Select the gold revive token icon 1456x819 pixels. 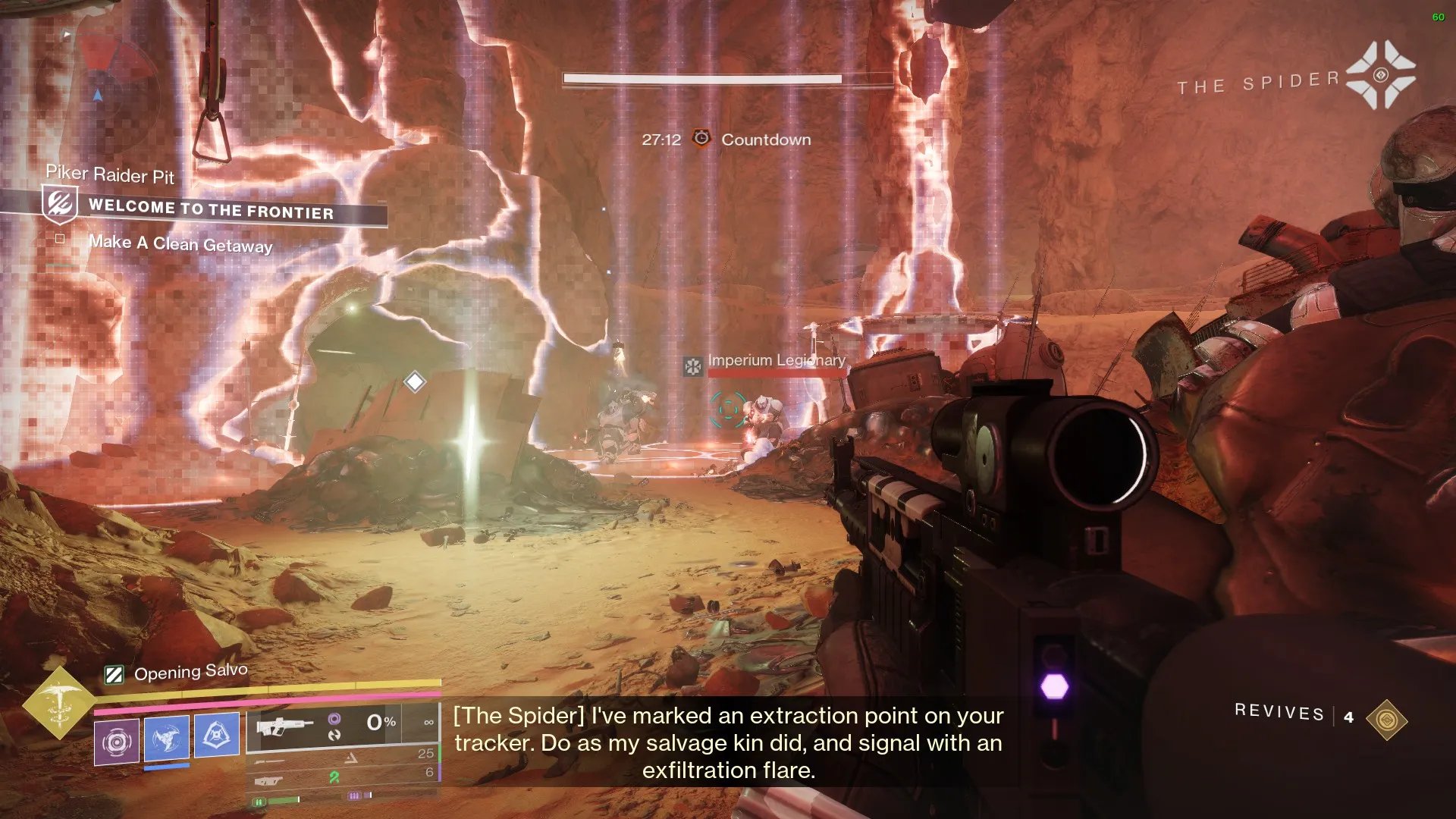pyautogui.click(x=1386, y=720)
